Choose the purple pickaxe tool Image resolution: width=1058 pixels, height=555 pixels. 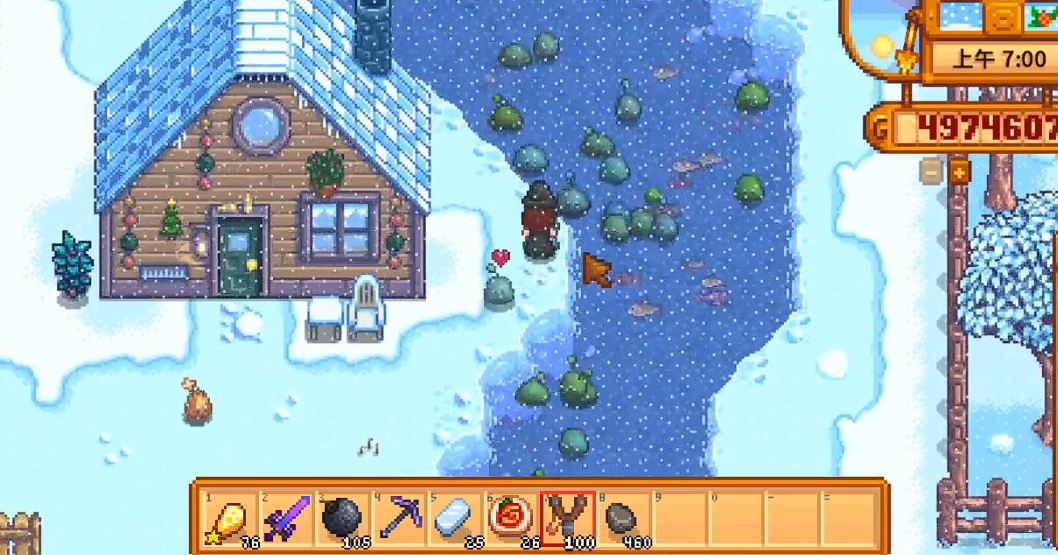point(397,518)
